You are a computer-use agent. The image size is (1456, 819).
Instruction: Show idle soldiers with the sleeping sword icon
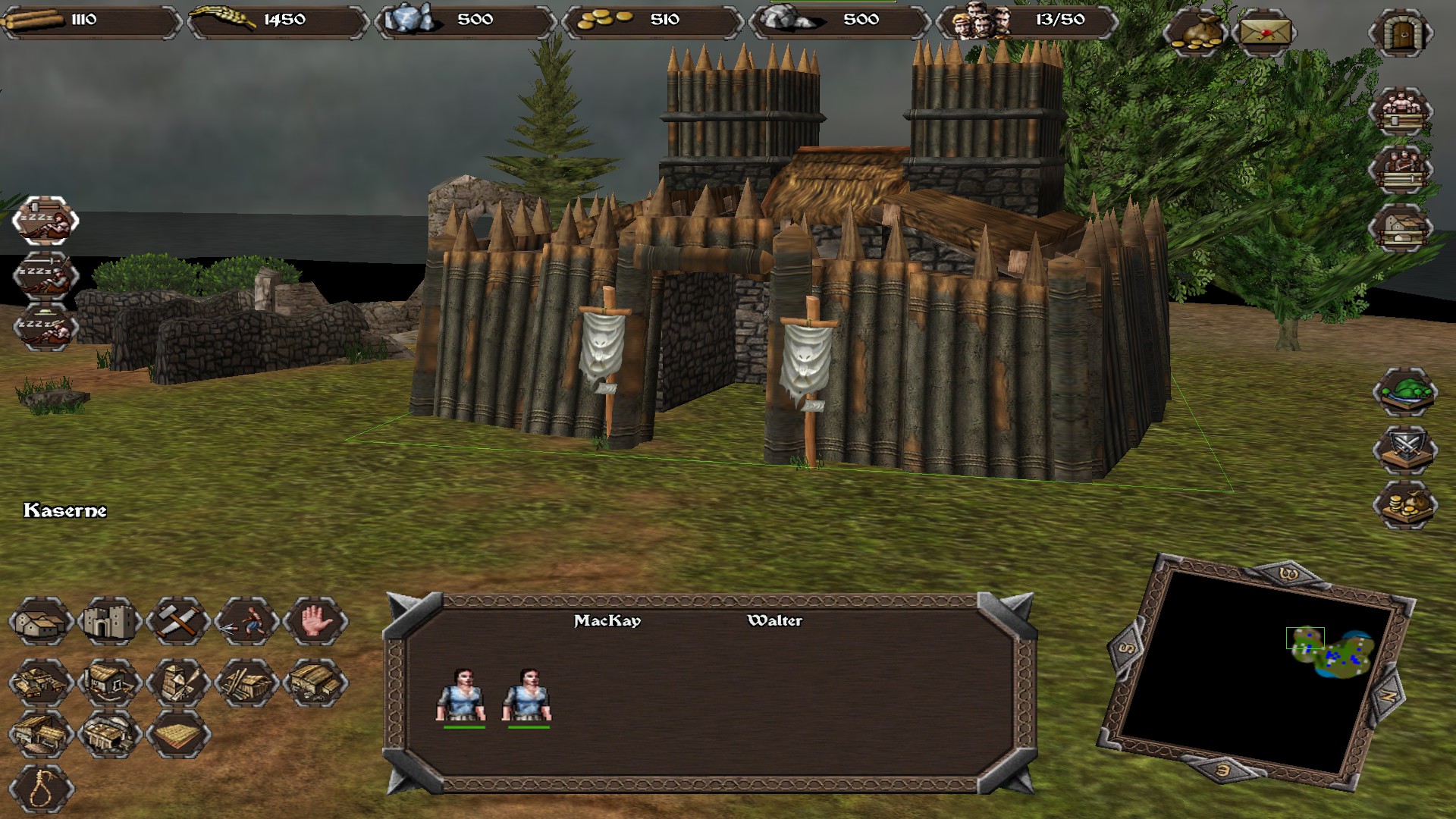point(45,275)
